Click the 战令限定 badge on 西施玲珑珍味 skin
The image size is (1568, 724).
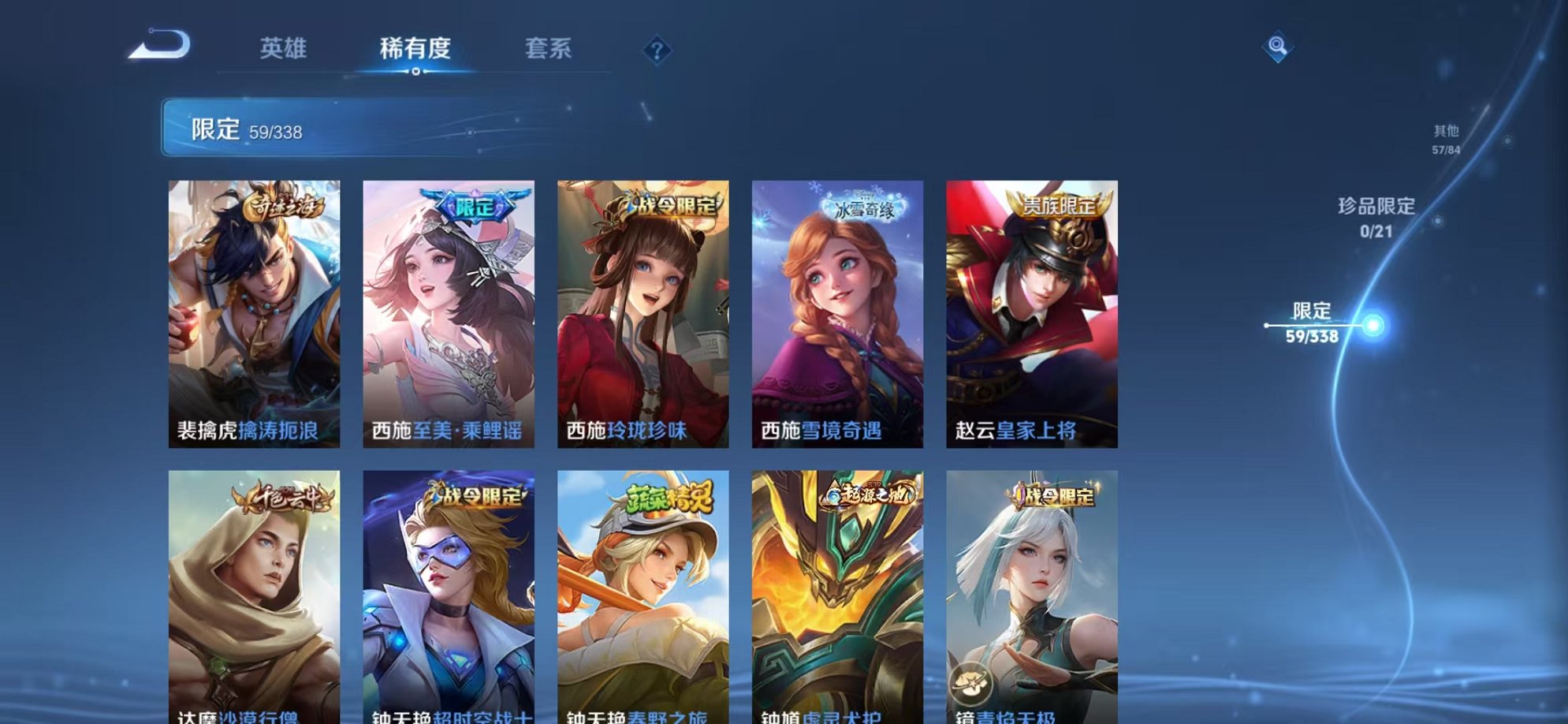tap(671, 205)
